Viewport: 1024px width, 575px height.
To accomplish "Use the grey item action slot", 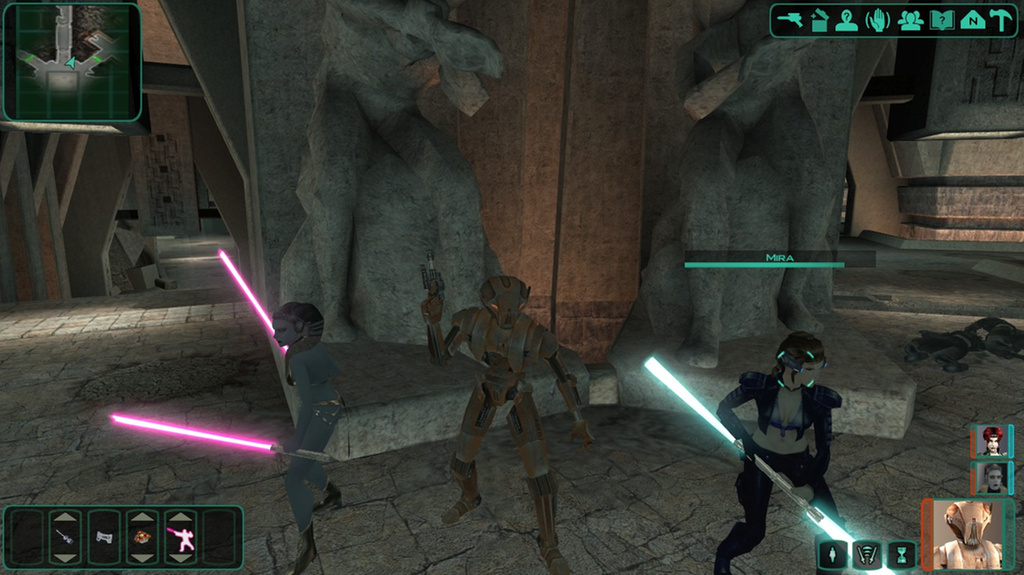I will click(x=104, y=538).
